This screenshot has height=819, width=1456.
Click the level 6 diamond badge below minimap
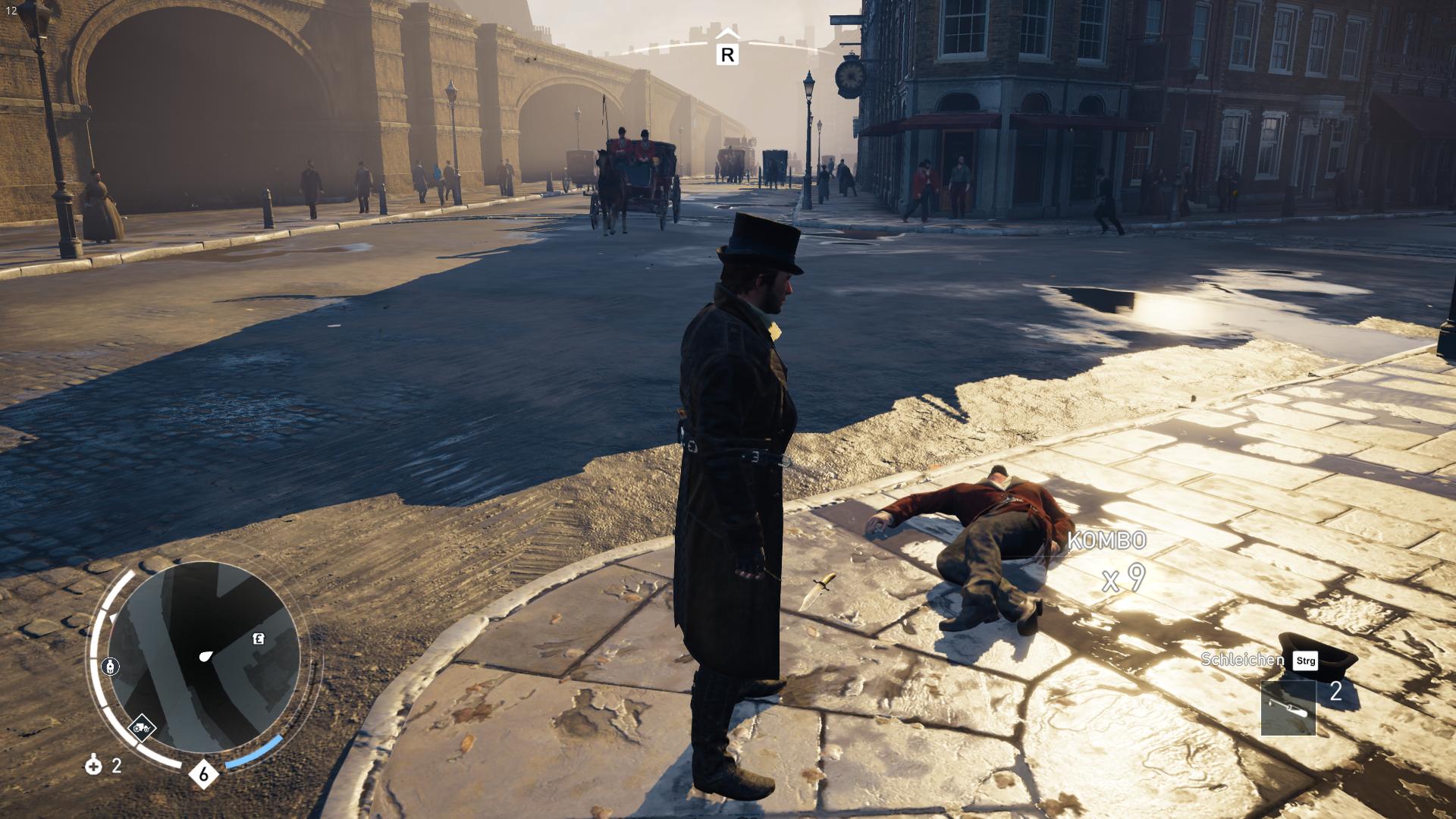203,773
